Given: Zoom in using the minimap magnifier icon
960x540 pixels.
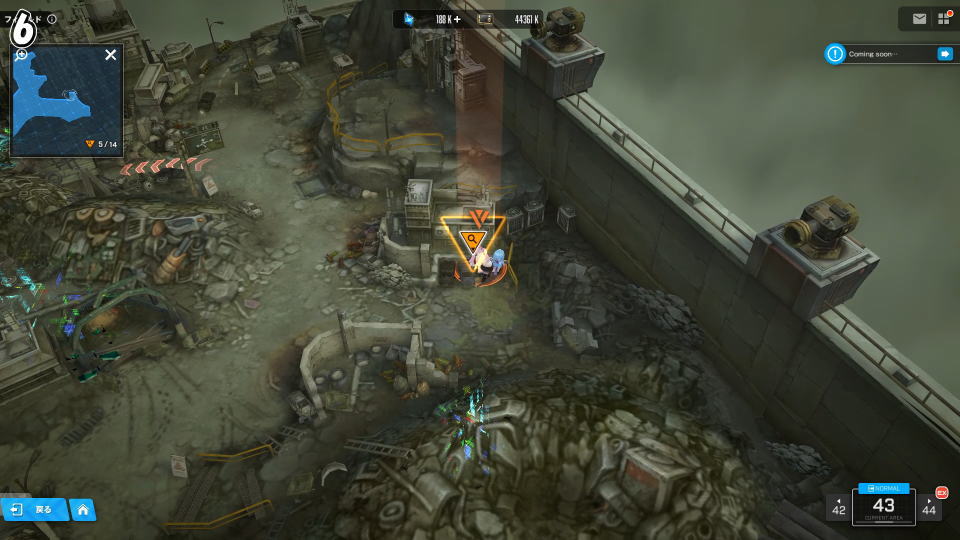Looking at the screenshot, I should point(22,55).
